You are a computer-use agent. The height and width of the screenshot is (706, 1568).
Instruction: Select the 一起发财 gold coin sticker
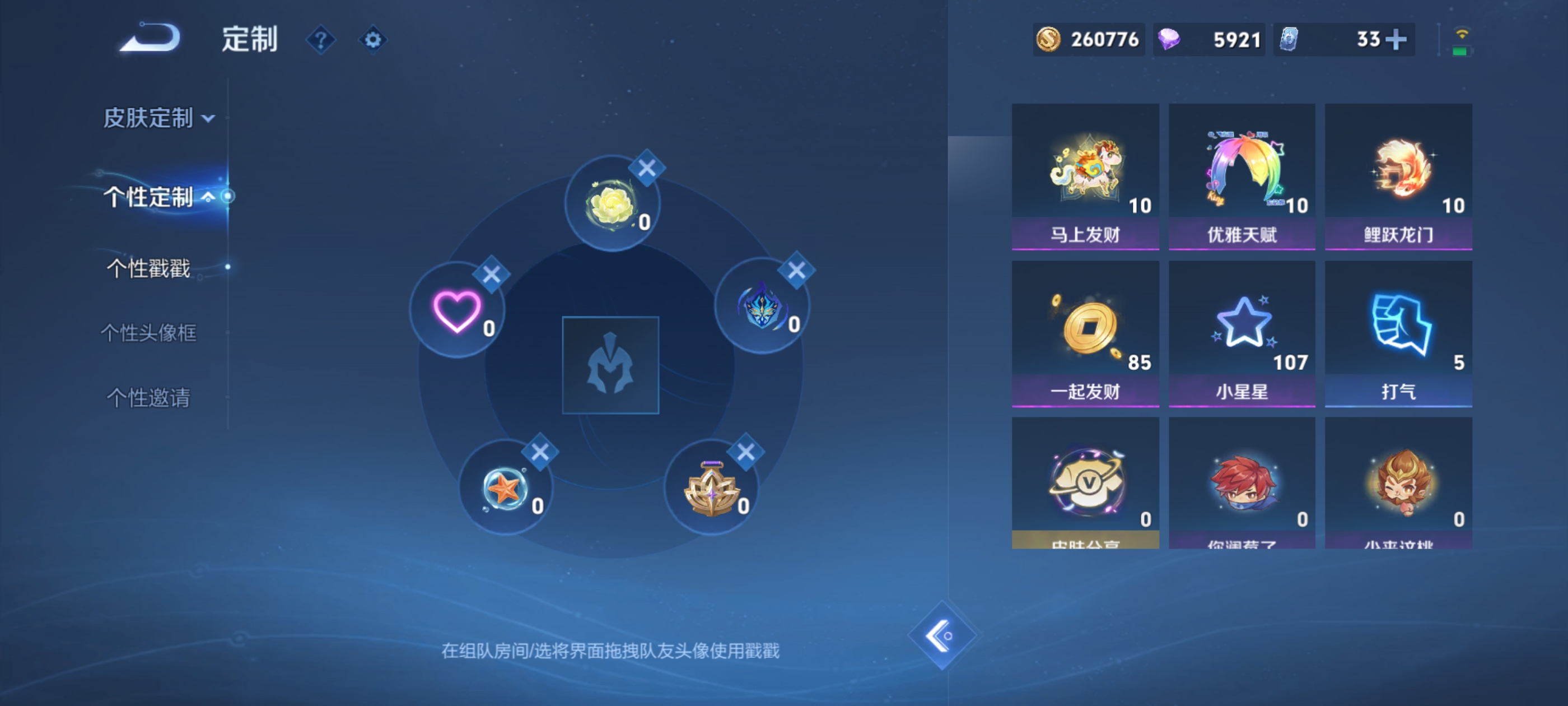[1085, 332]
